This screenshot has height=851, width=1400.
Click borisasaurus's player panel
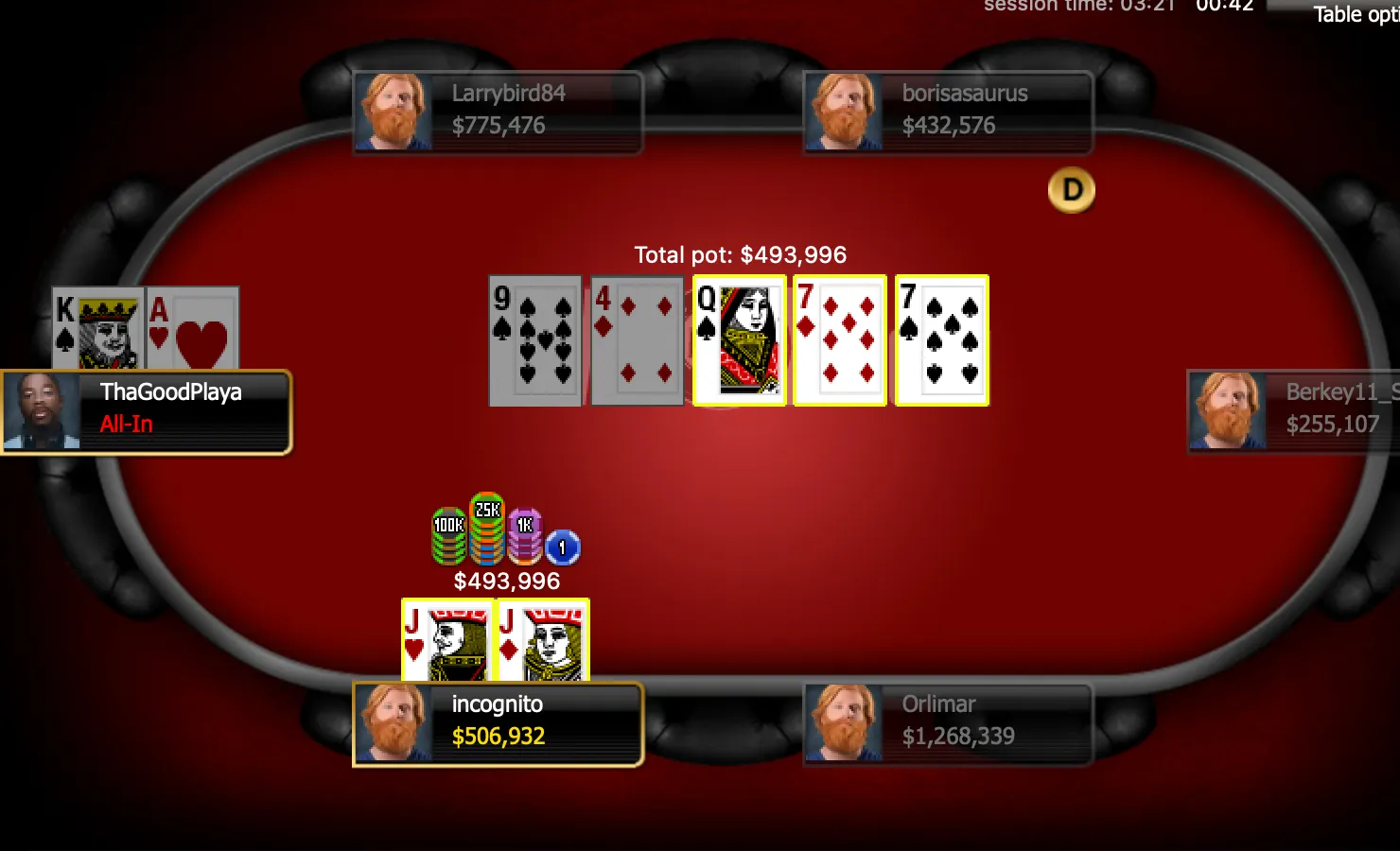tap(948, 112)
